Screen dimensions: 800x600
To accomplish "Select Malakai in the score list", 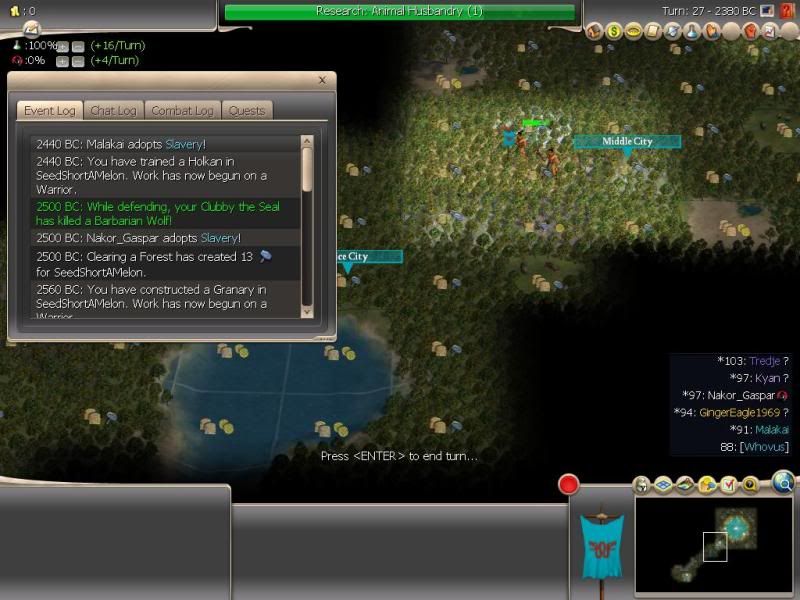I will 765,430.
